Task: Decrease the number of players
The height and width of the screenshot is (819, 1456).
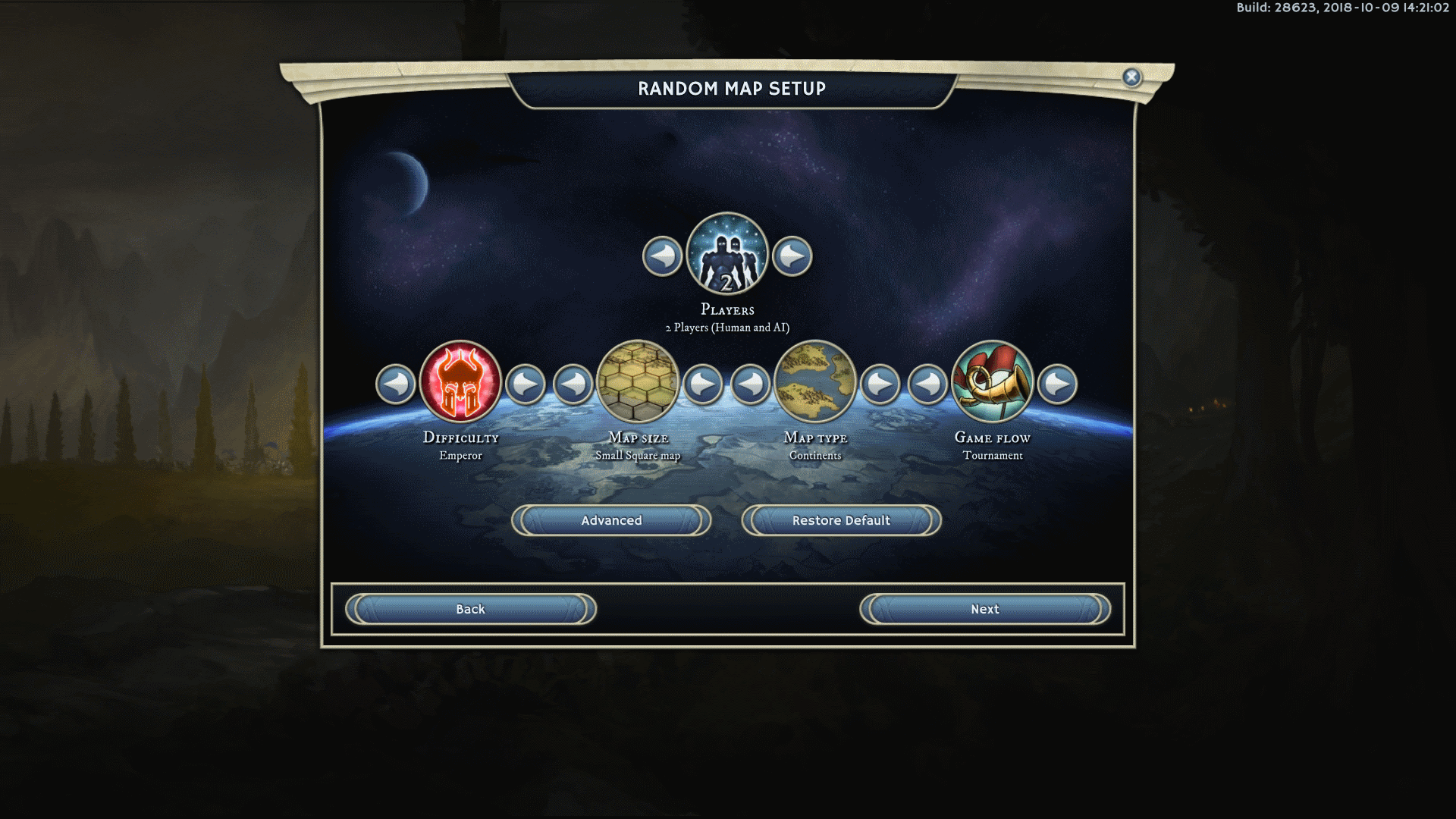Action: tap(662, 256)
